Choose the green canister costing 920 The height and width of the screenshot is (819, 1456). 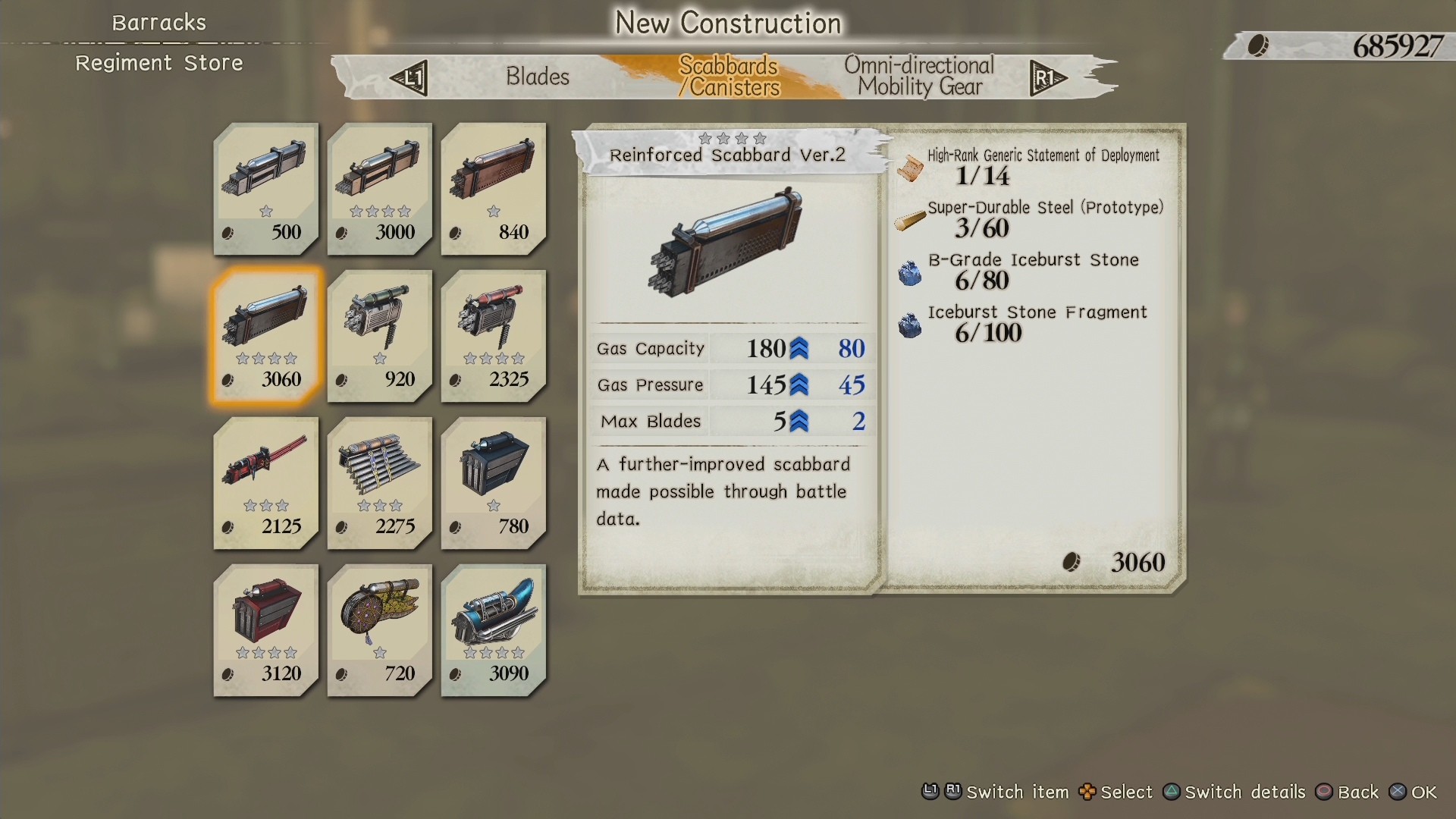click(380, 334)
